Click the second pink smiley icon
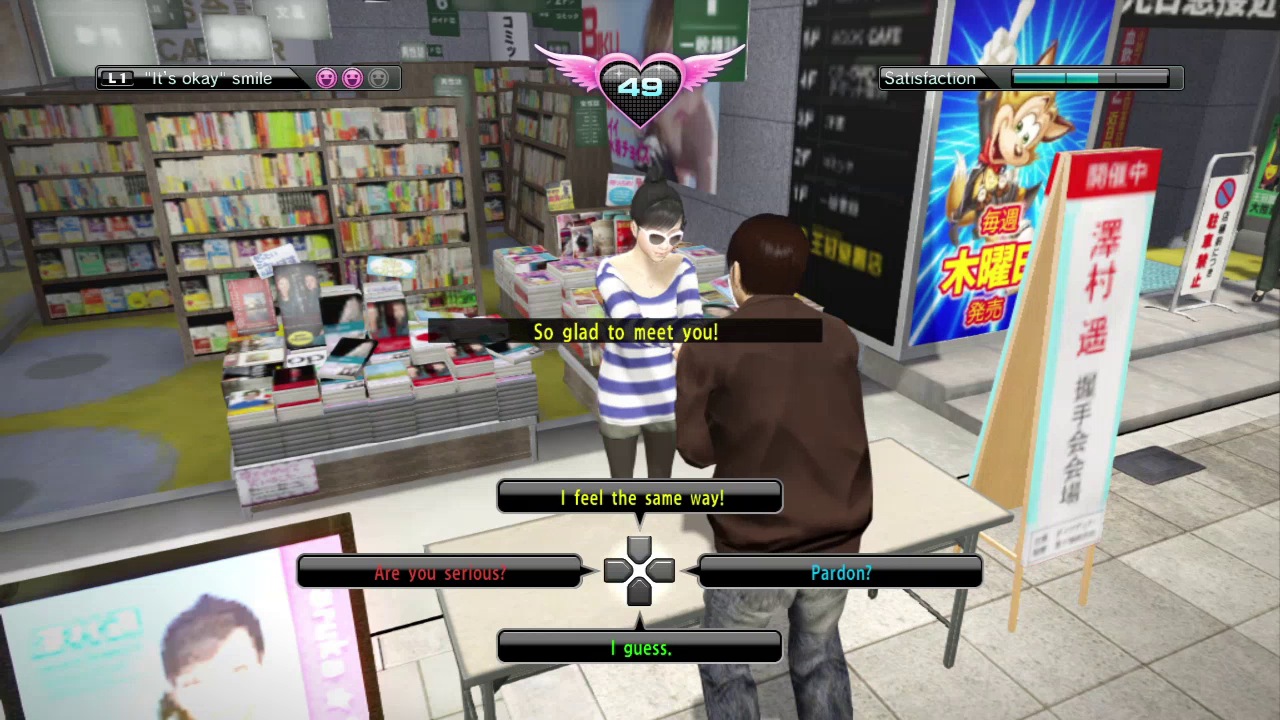 coord(352,78)
